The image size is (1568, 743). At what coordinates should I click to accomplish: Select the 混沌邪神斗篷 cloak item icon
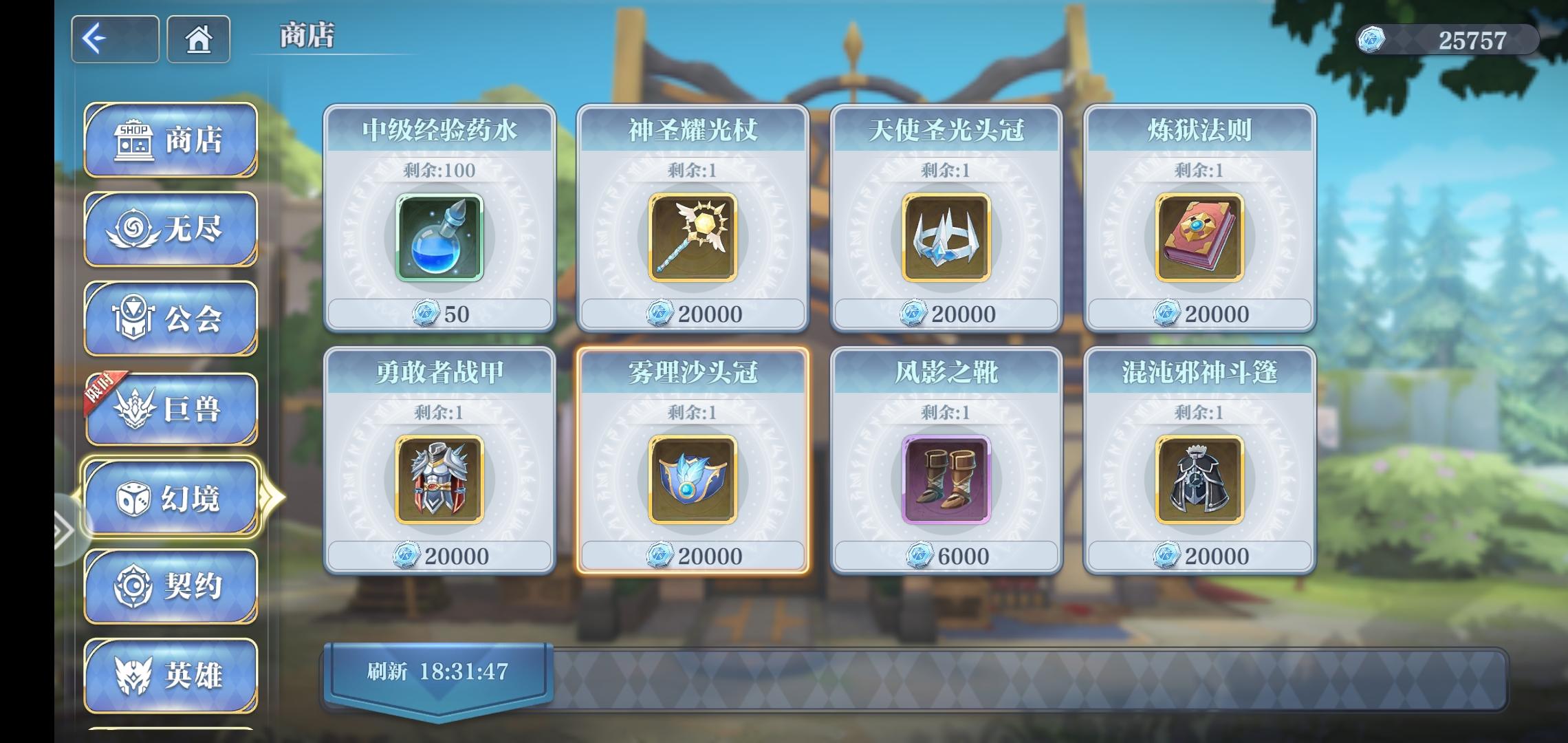1199,482
